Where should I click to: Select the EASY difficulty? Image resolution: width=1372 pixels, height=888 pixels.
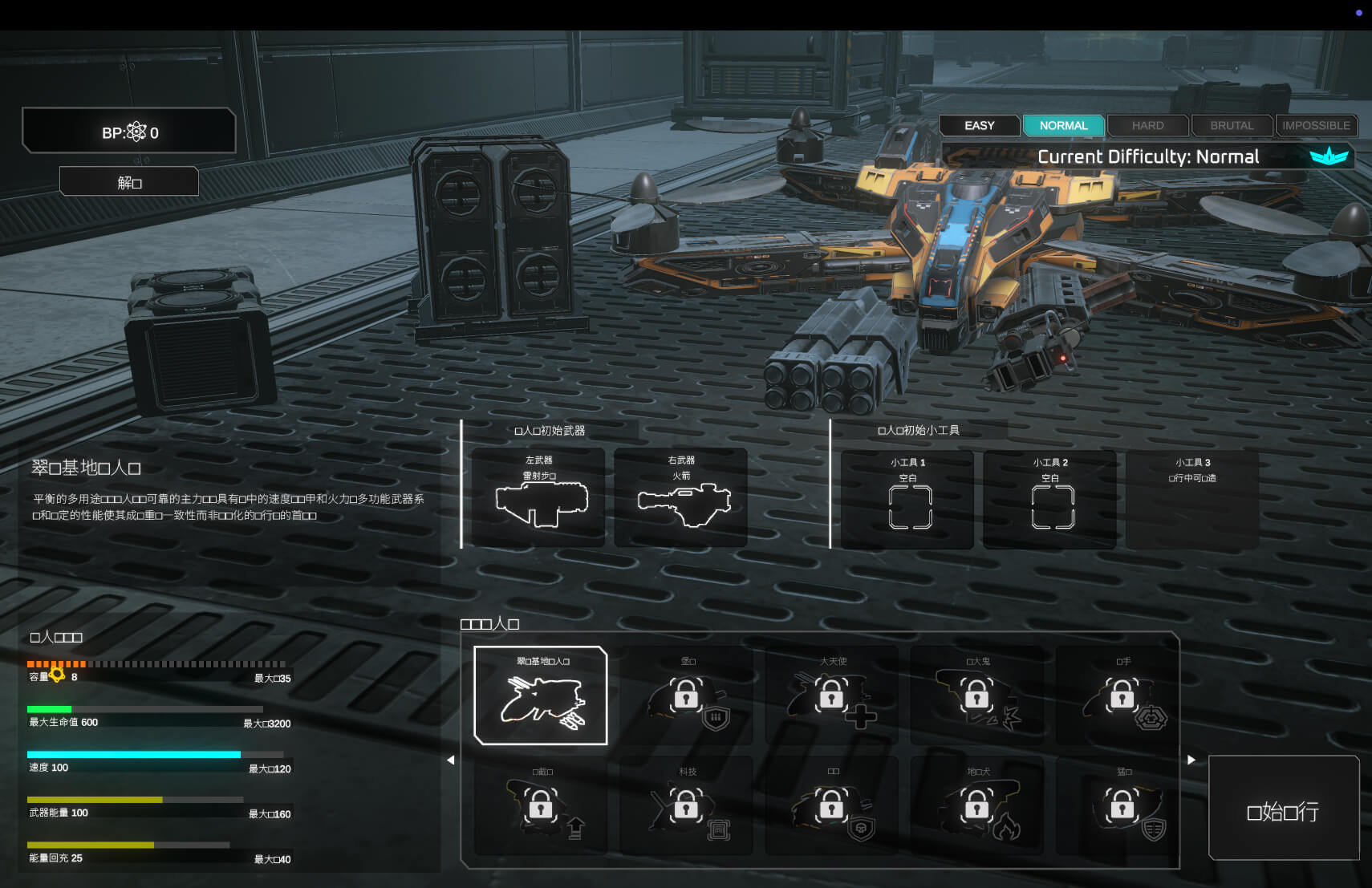(x=979, y=126)
